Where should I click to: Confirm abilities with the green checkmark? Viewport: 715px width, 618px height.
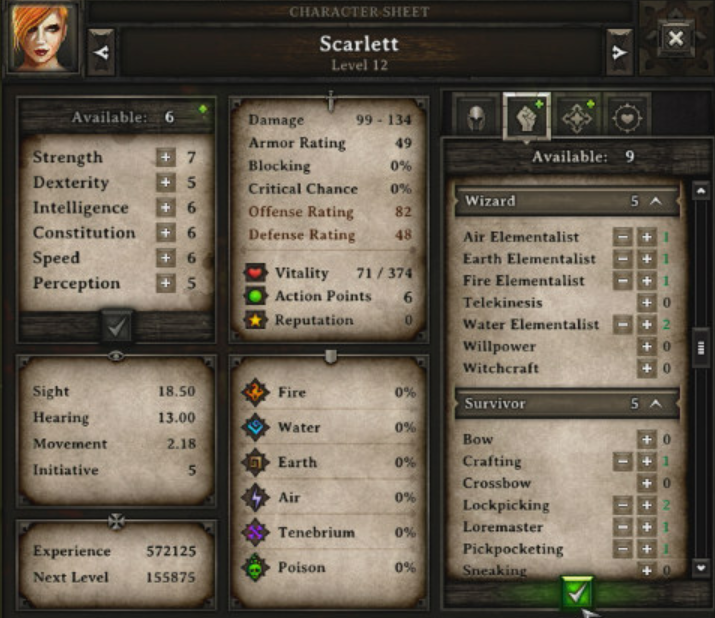tap(574, 594)
